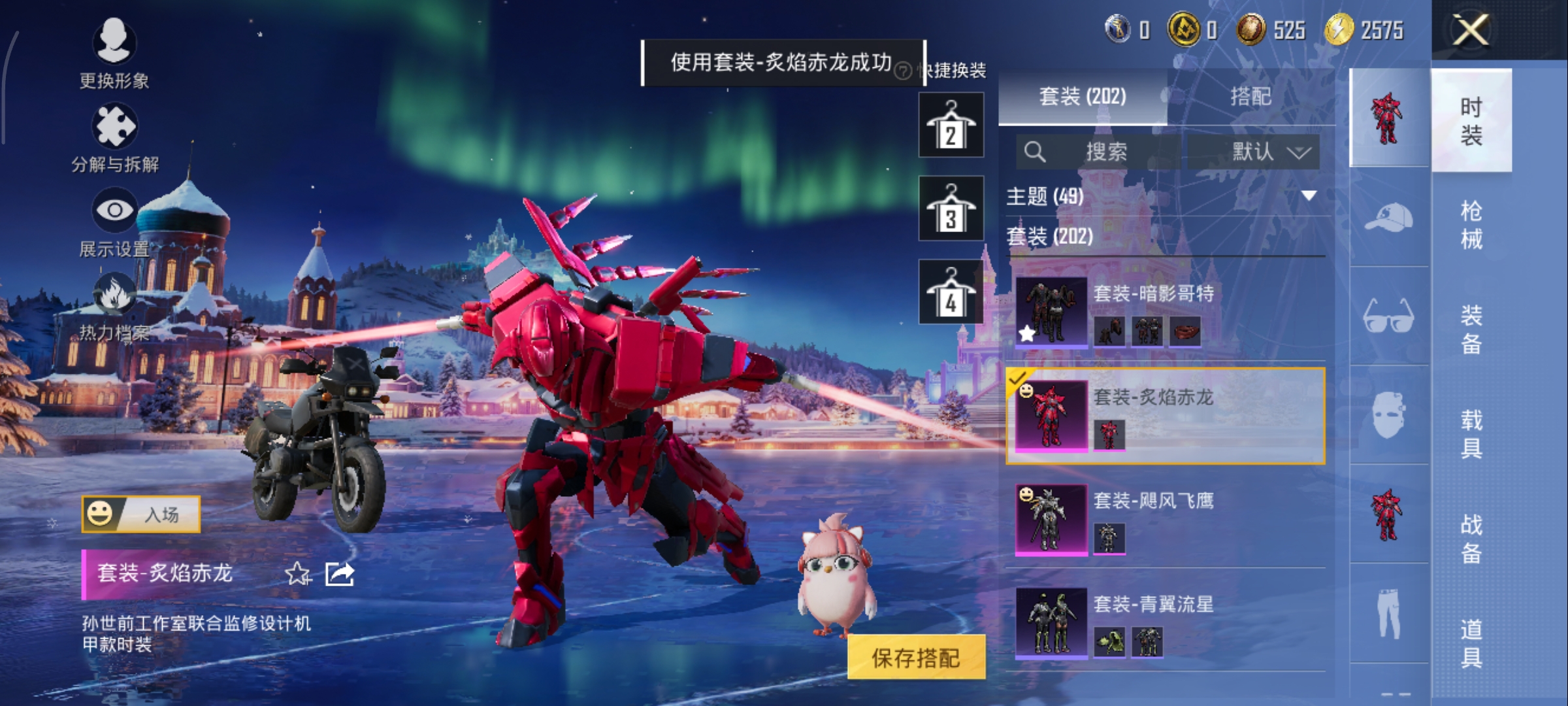The width and height of the screenshot is (1568, 706).
Task: Switch to the 搭配 tab
Action: (1250, 97)
